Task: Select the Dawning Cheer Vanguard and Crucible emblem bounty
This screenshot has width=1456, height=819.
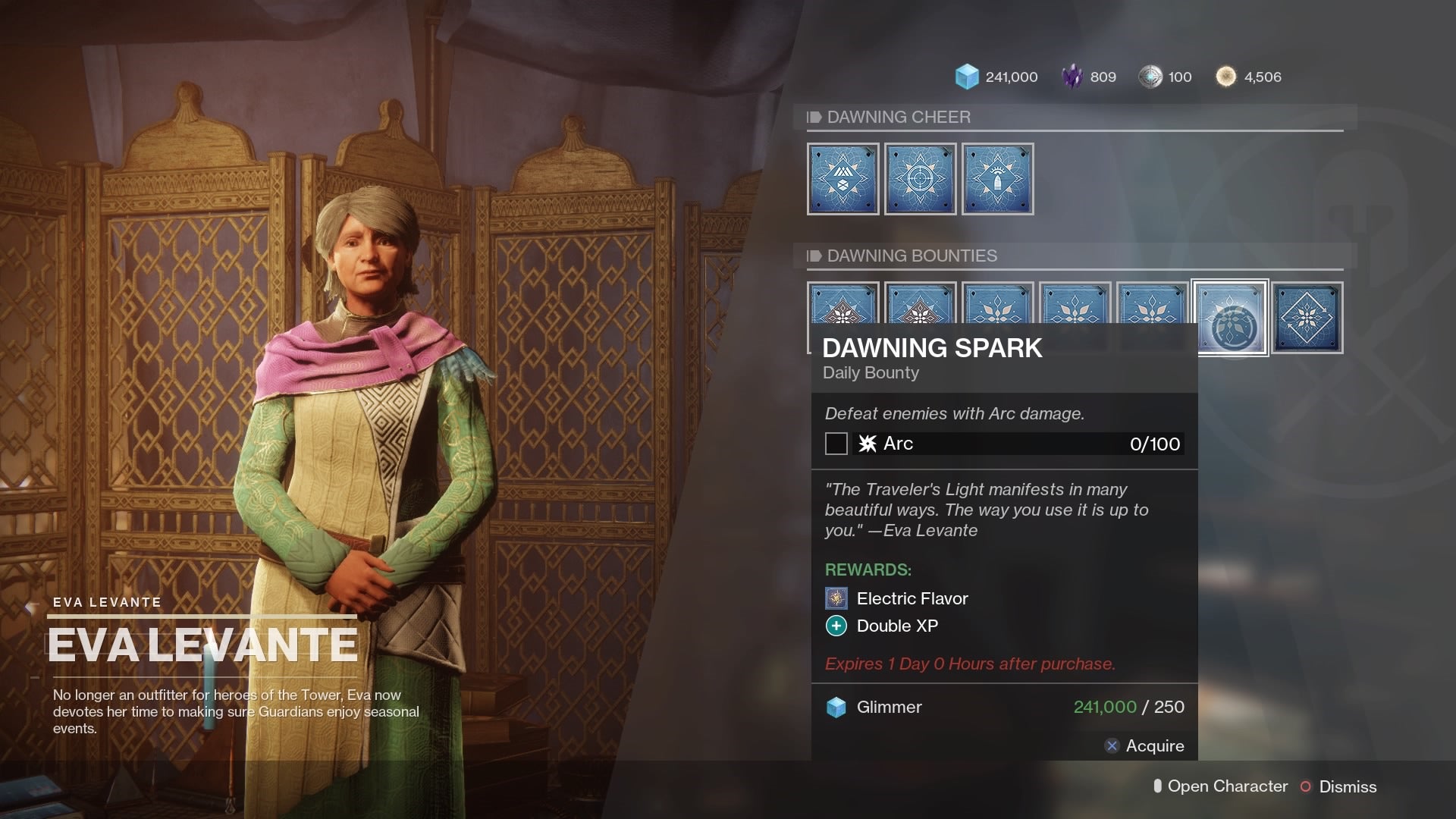Action: 843,179
